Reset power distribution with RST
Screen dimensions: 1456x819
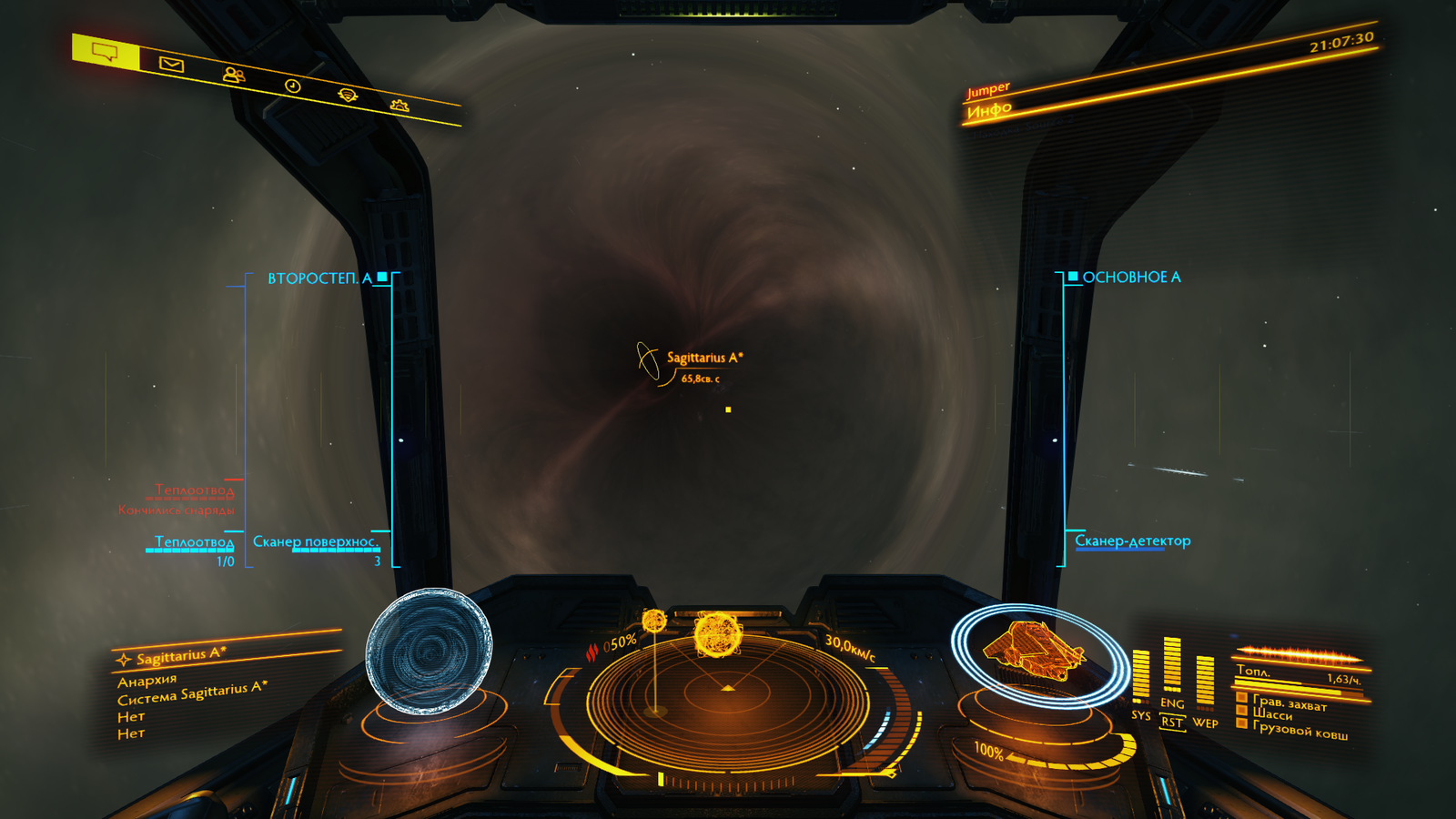[x=1172, y=722]
